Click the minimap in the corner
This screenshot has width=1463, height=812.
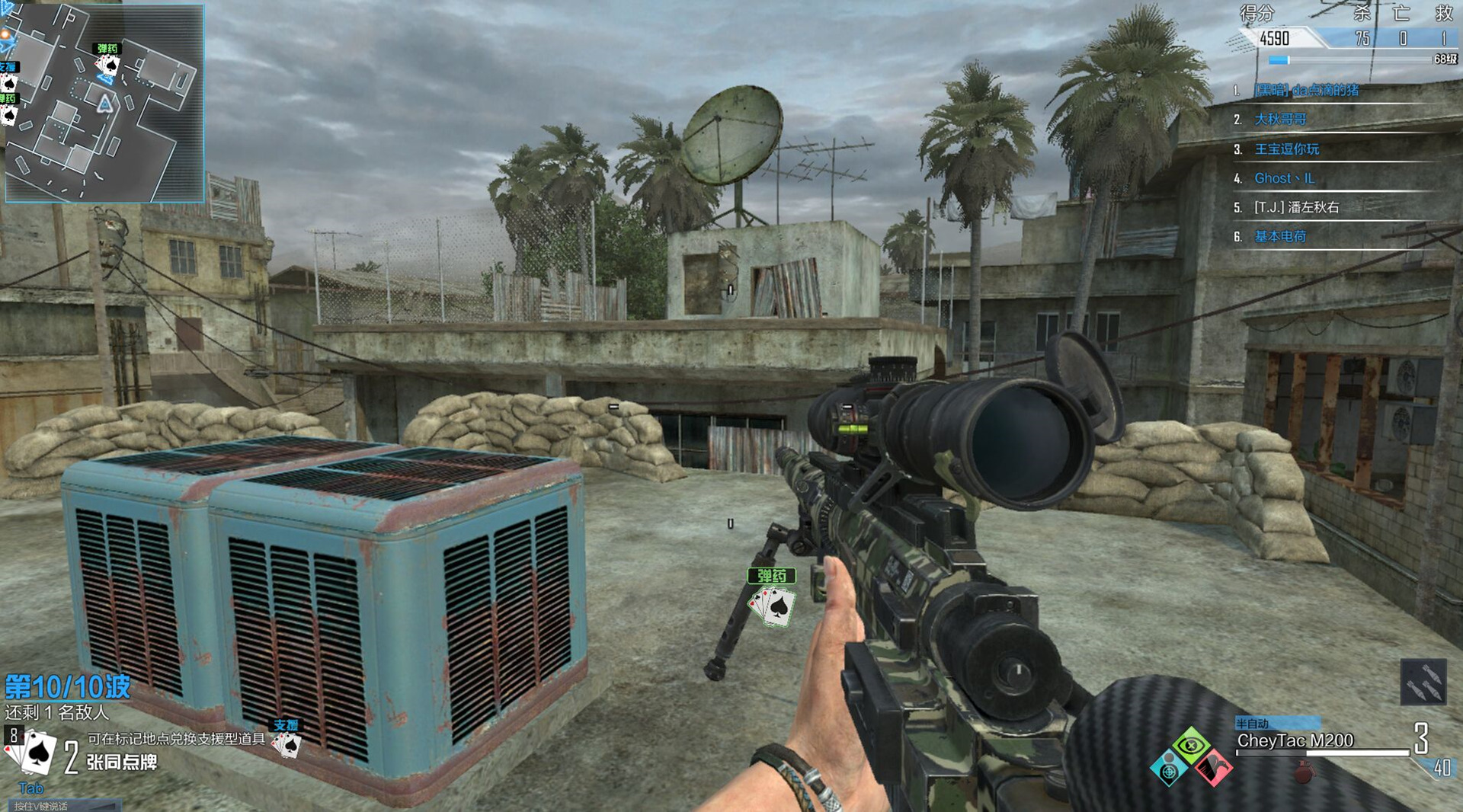click(x=104, y=103)
